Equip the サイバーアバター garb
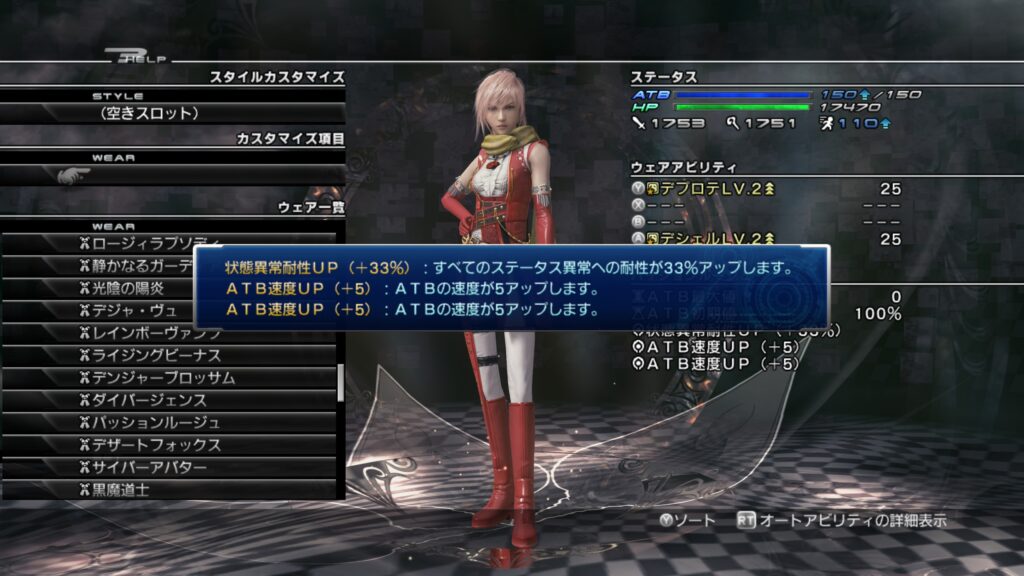The width and height of the screenshot is (1024, 576). [150, 467]
